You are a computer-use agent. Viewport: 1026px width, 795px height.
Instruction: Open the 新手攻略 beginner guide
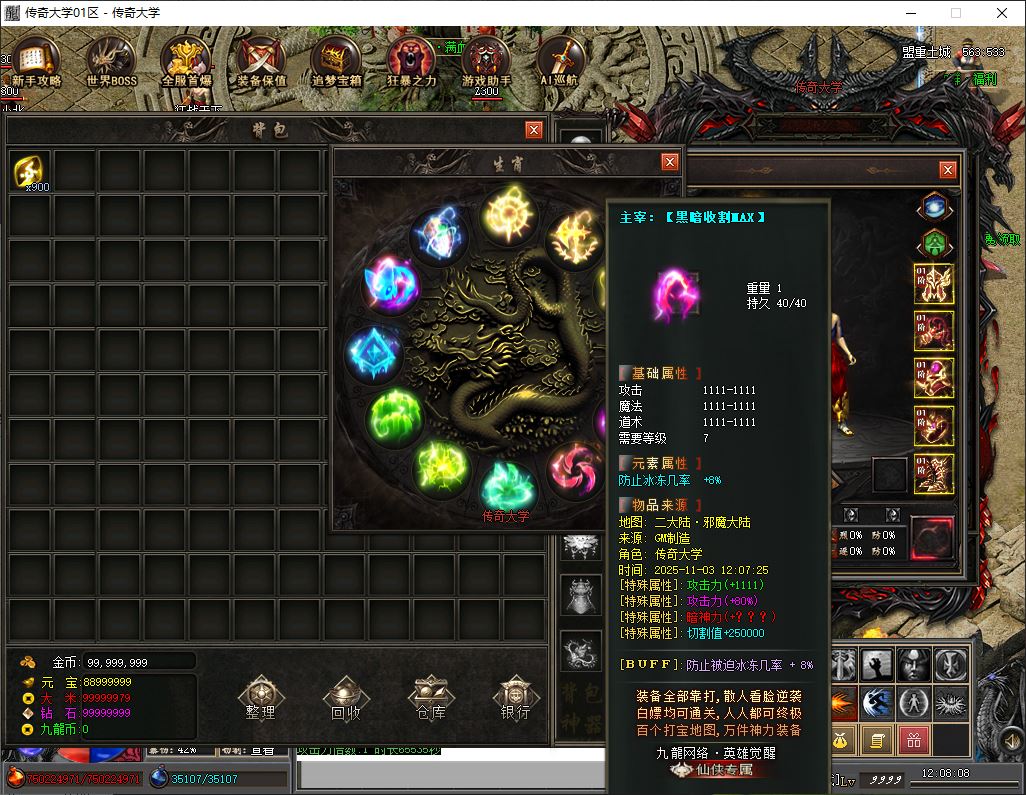coord(36,62)
